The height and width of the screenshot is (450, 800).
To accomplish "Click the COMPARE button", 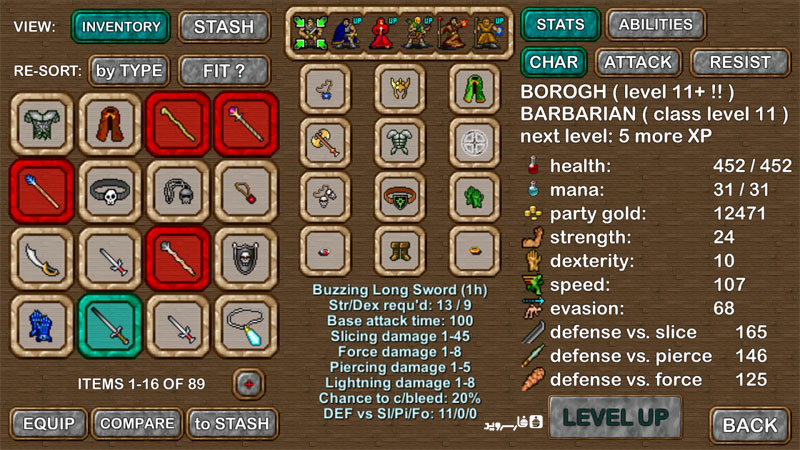I will 136,423.
